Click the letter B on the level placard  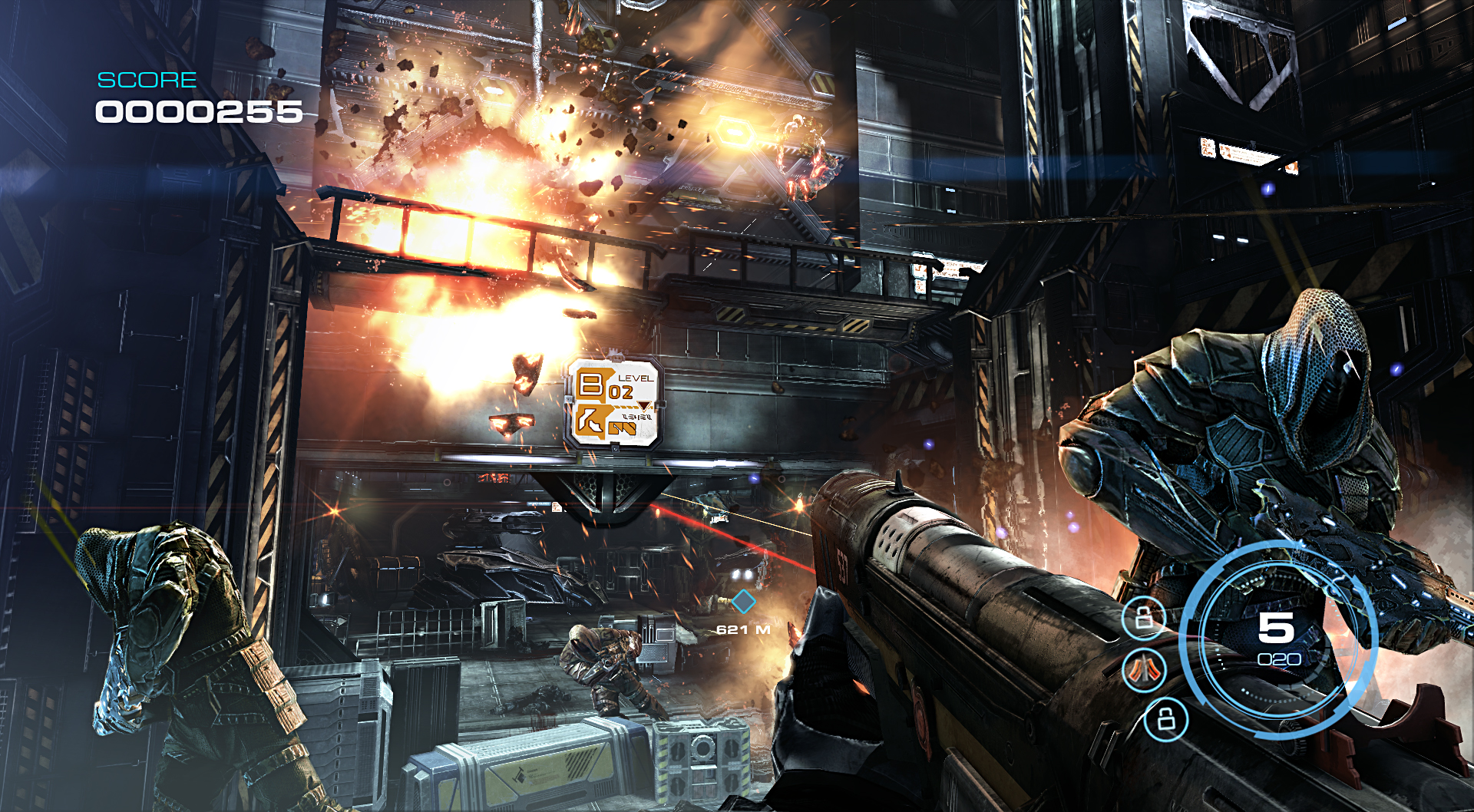[590, 385]
